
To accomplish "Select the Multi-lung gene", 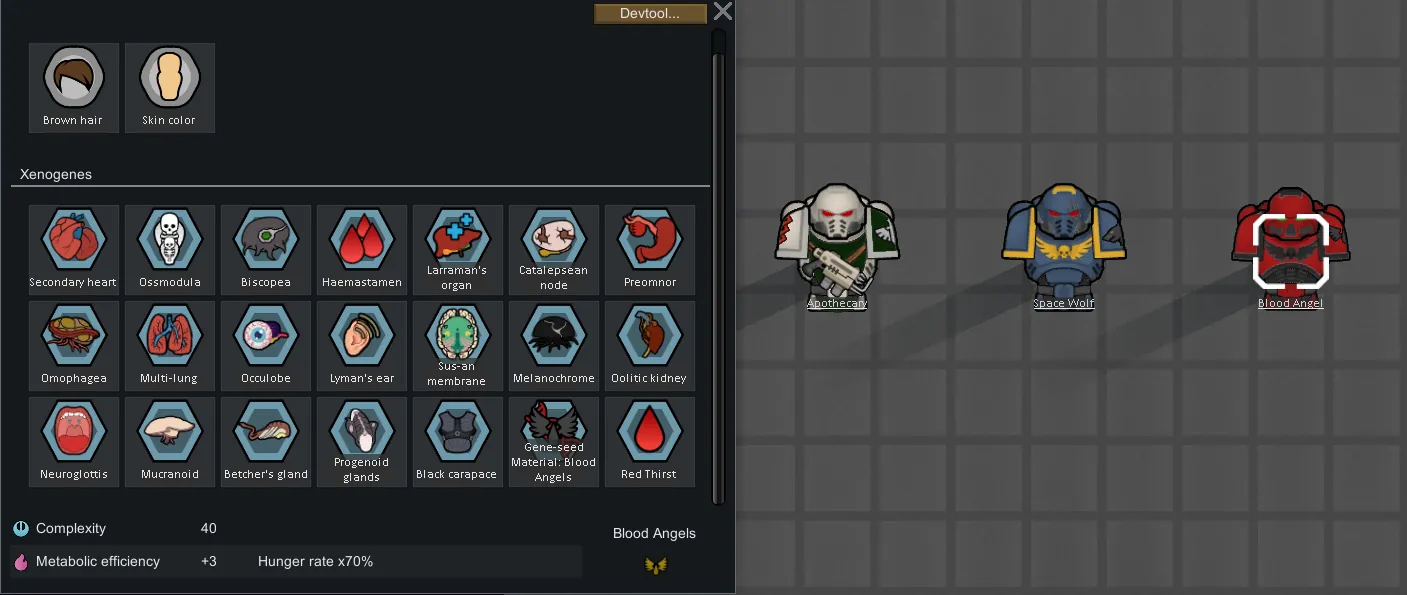I will [x=169, y=345].
